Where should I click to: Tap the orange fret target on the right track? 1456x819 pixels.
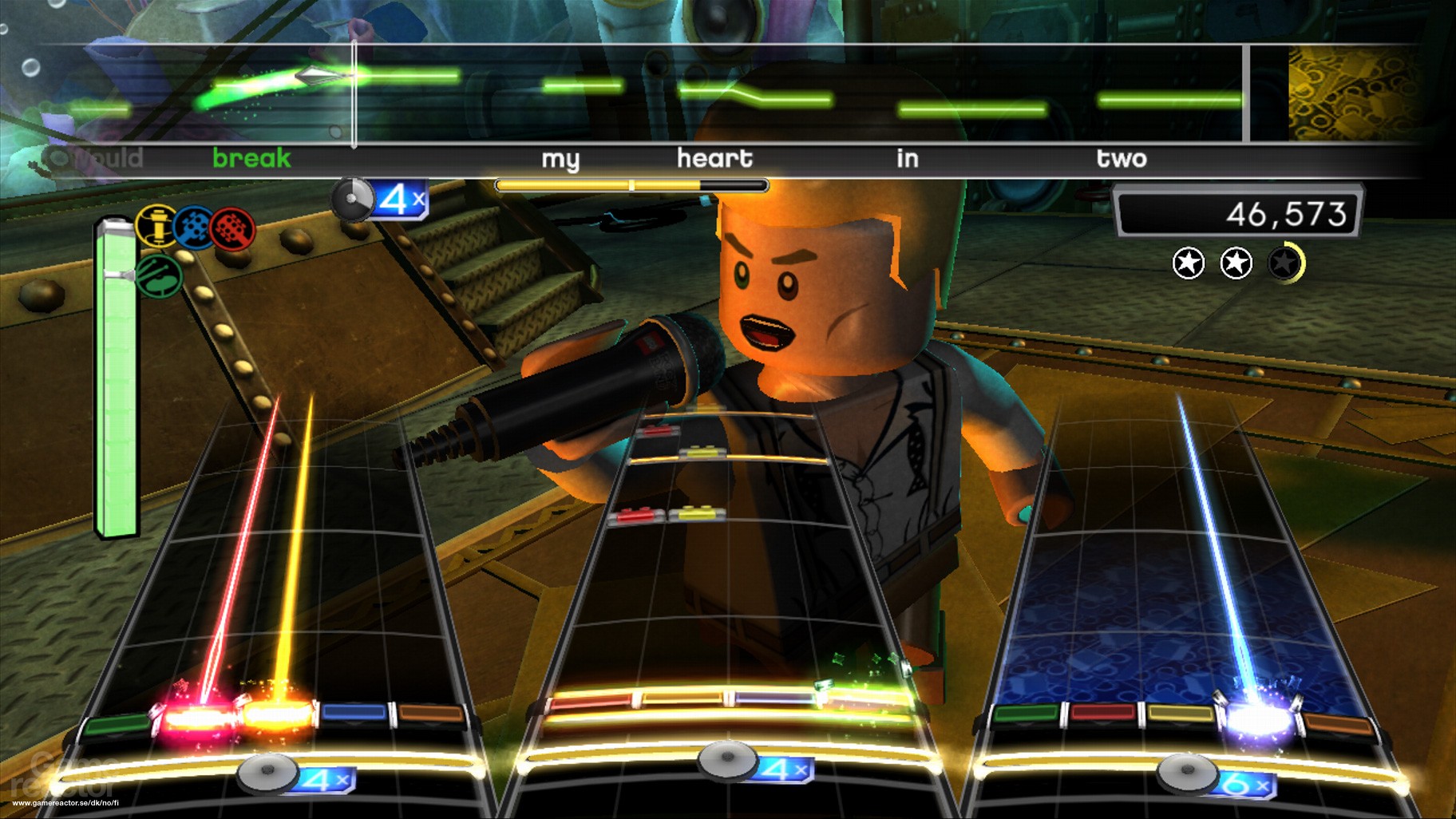[1338, 726]
